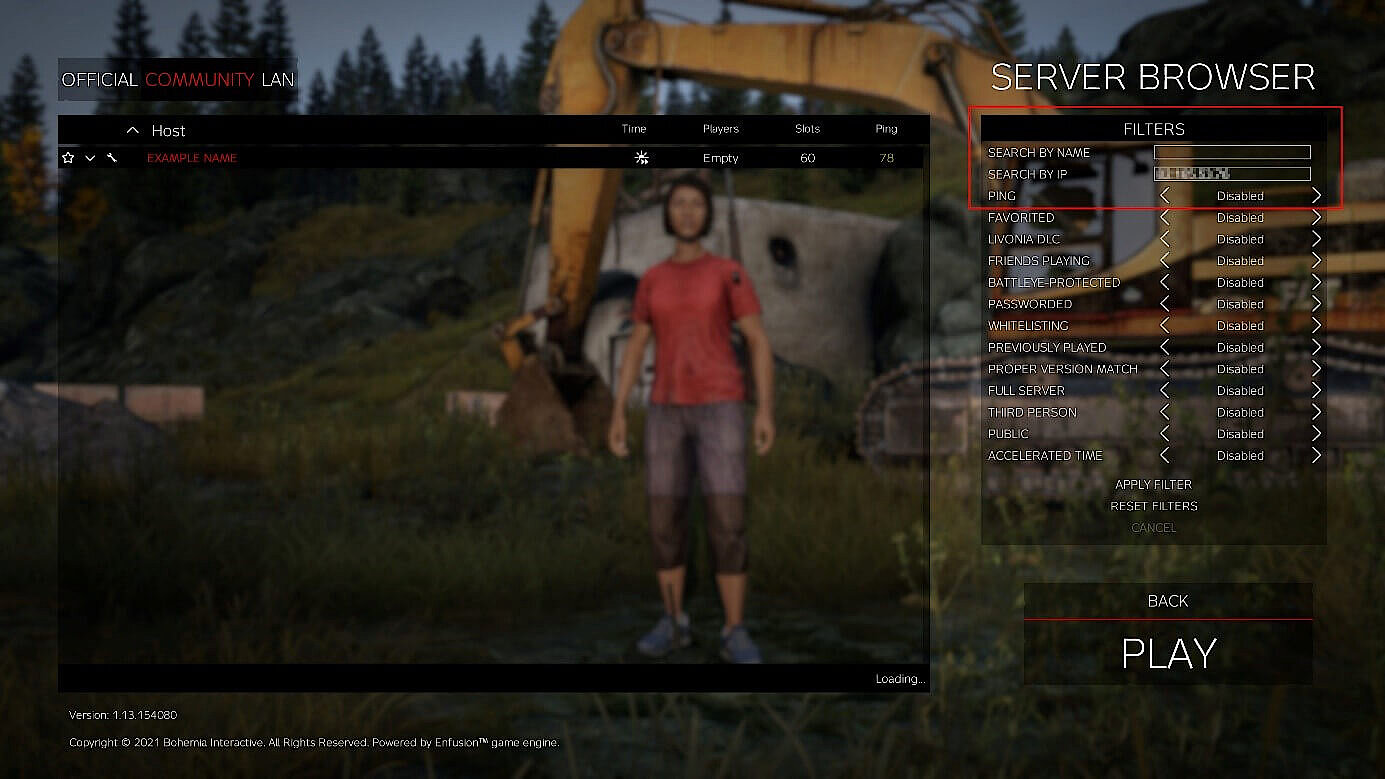Click the wrench icon next to EXAMPLE NAME
The width and height of the screenshot is (1385, 779).
click(x=112, y=157)
